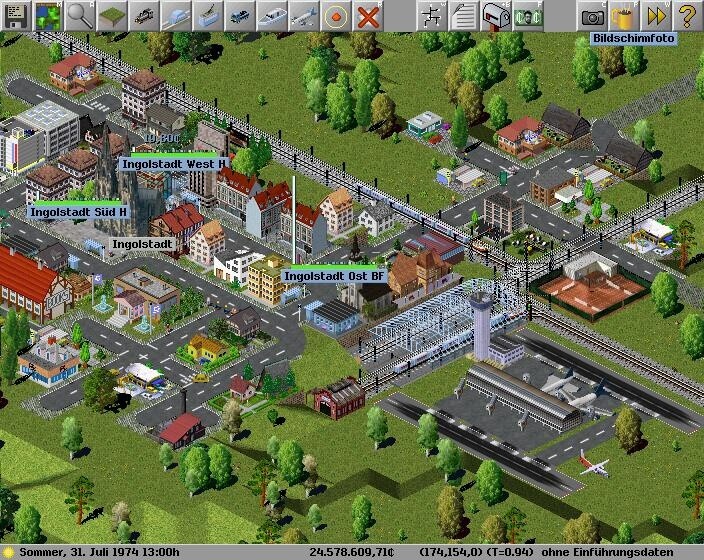Open the ship and harbour tools

(x=272, y=15)
